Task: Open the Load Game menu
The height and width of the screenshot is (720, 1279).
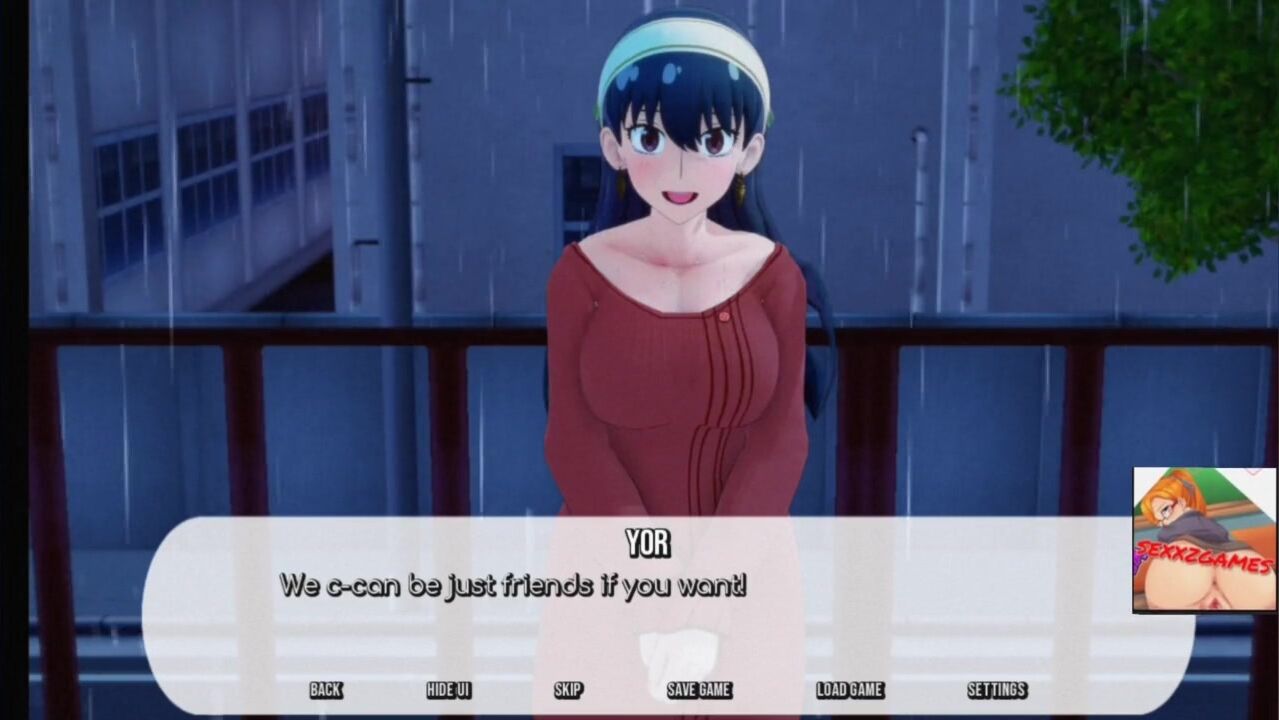Action: click(x=849, y=690)
